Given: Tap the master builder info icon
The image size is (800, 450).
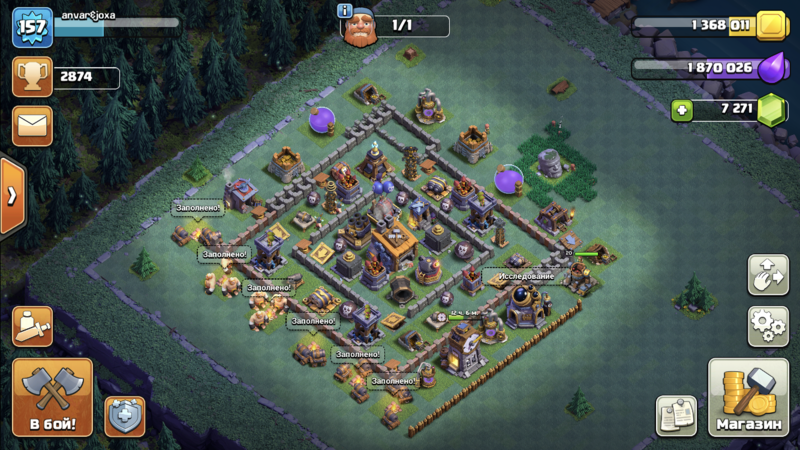Looking at the screenshot, I should coord(345,11).
